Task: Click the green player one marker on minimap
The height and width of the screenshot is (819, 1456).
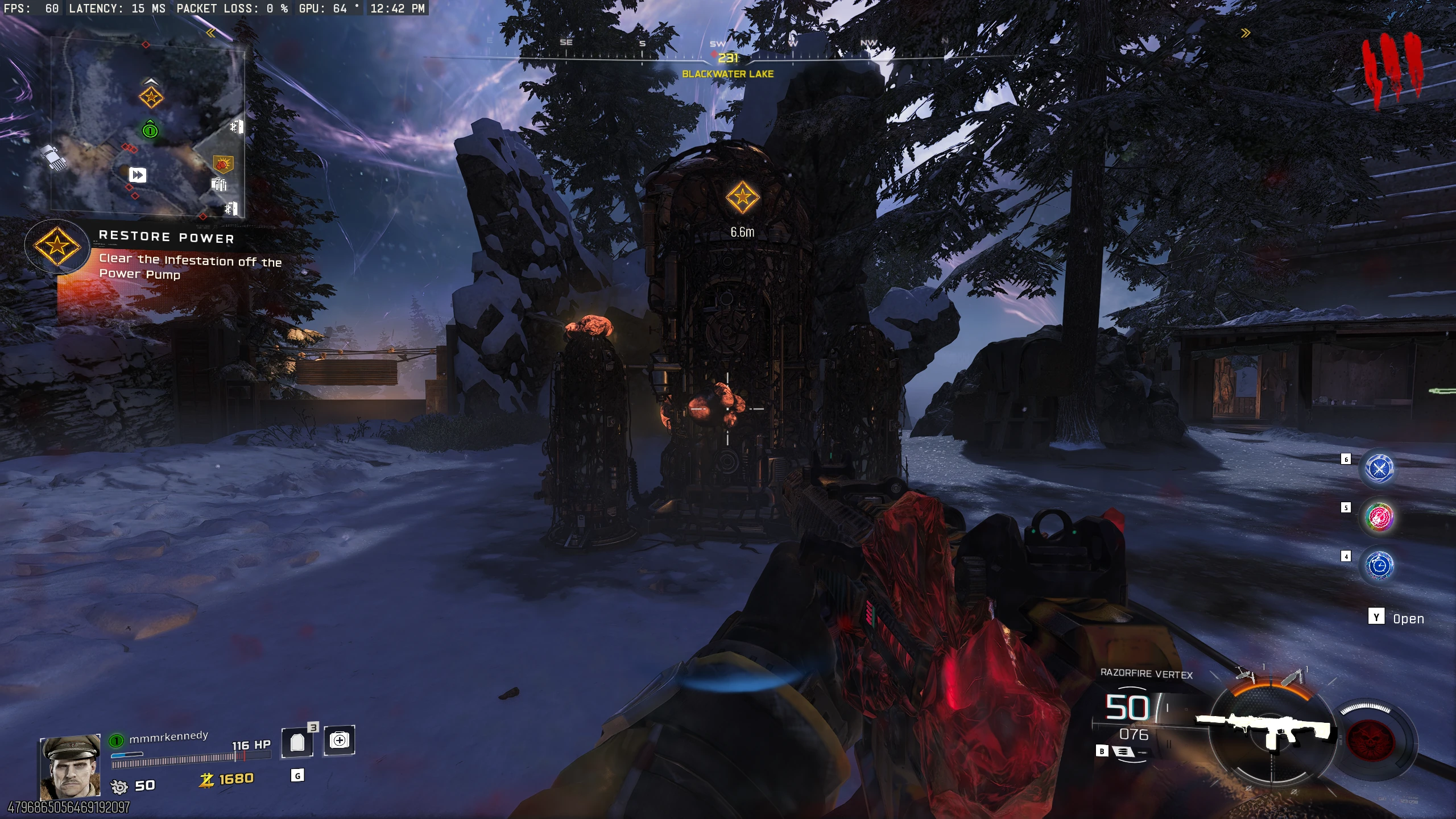Action: coord(150,131)
